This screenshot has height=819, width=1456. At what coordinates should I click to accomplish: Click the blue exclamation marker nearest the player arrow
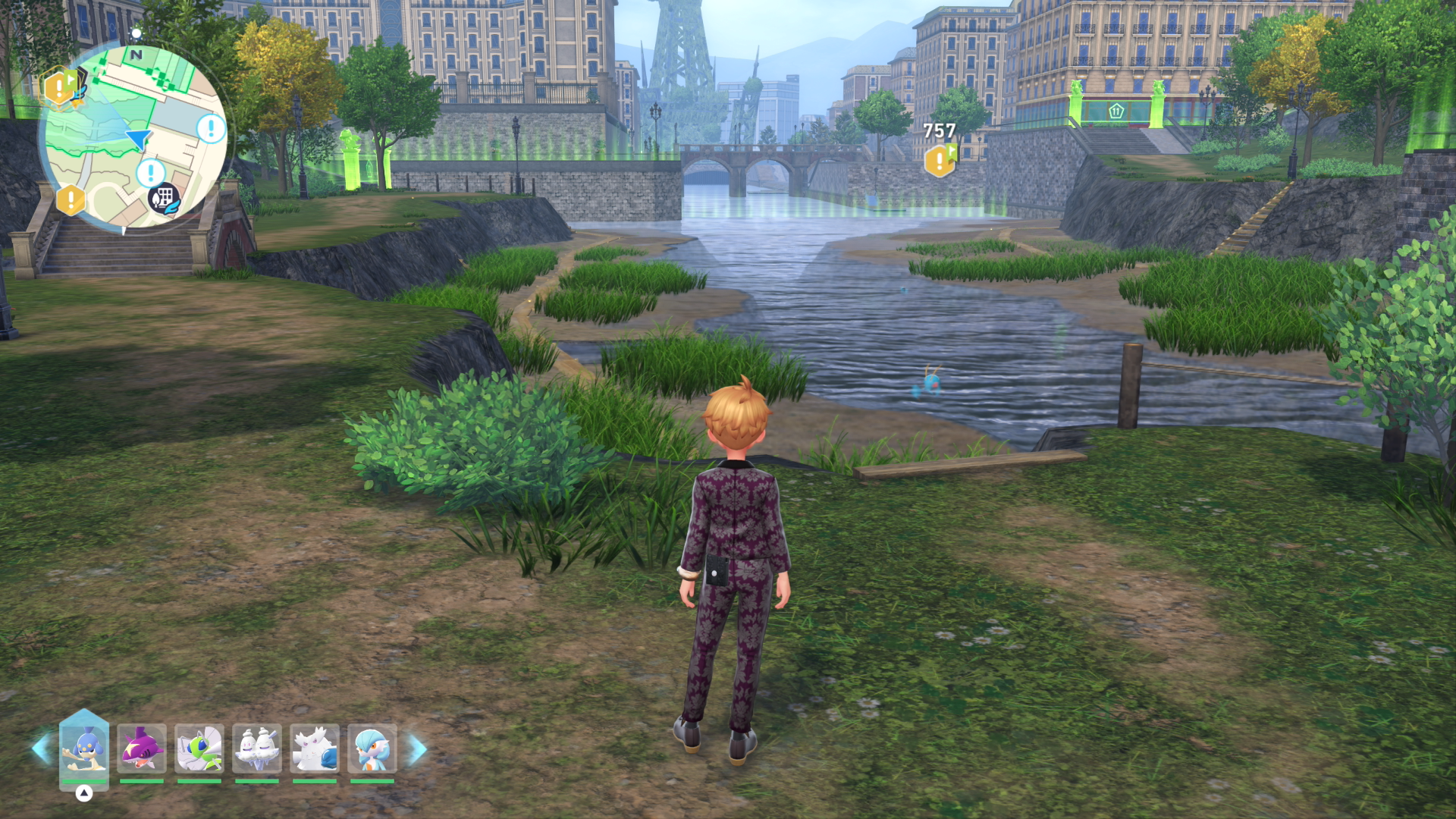[151, 173]
